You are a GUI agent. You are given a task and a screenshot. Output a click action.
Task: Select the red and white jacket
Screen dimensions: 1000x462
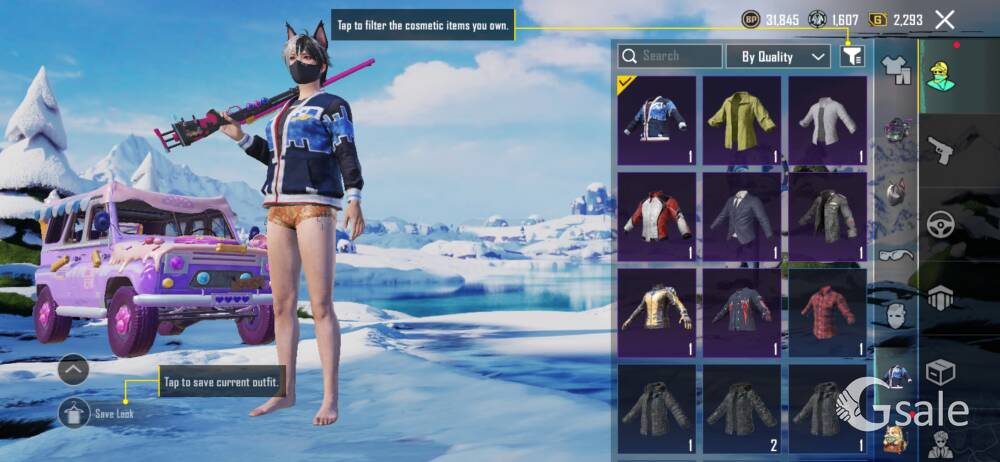(657, 217)
